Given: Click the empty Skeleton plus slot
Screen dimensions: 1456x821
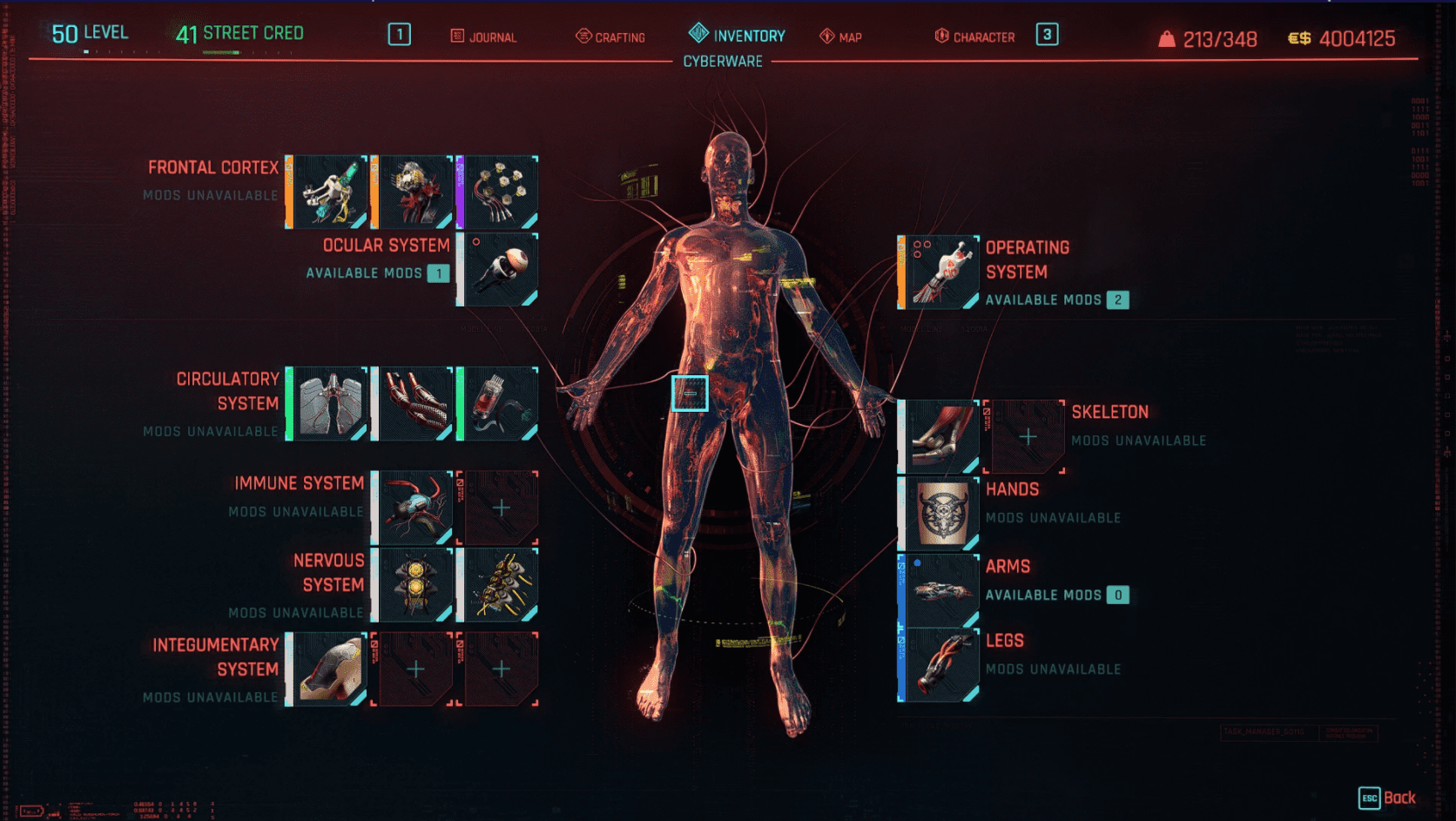Looking at the screenshot, I should 1028,434.
